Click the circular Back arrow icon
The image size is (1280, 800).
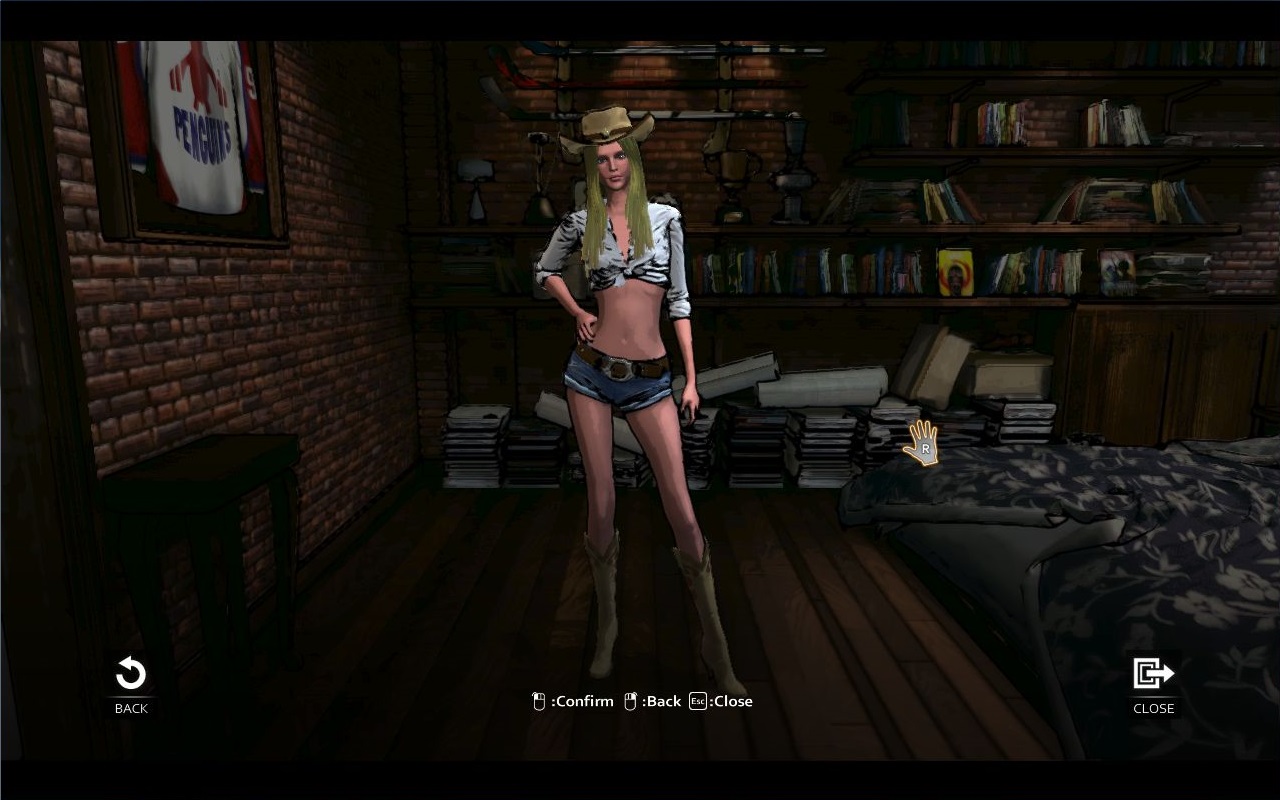129,674
